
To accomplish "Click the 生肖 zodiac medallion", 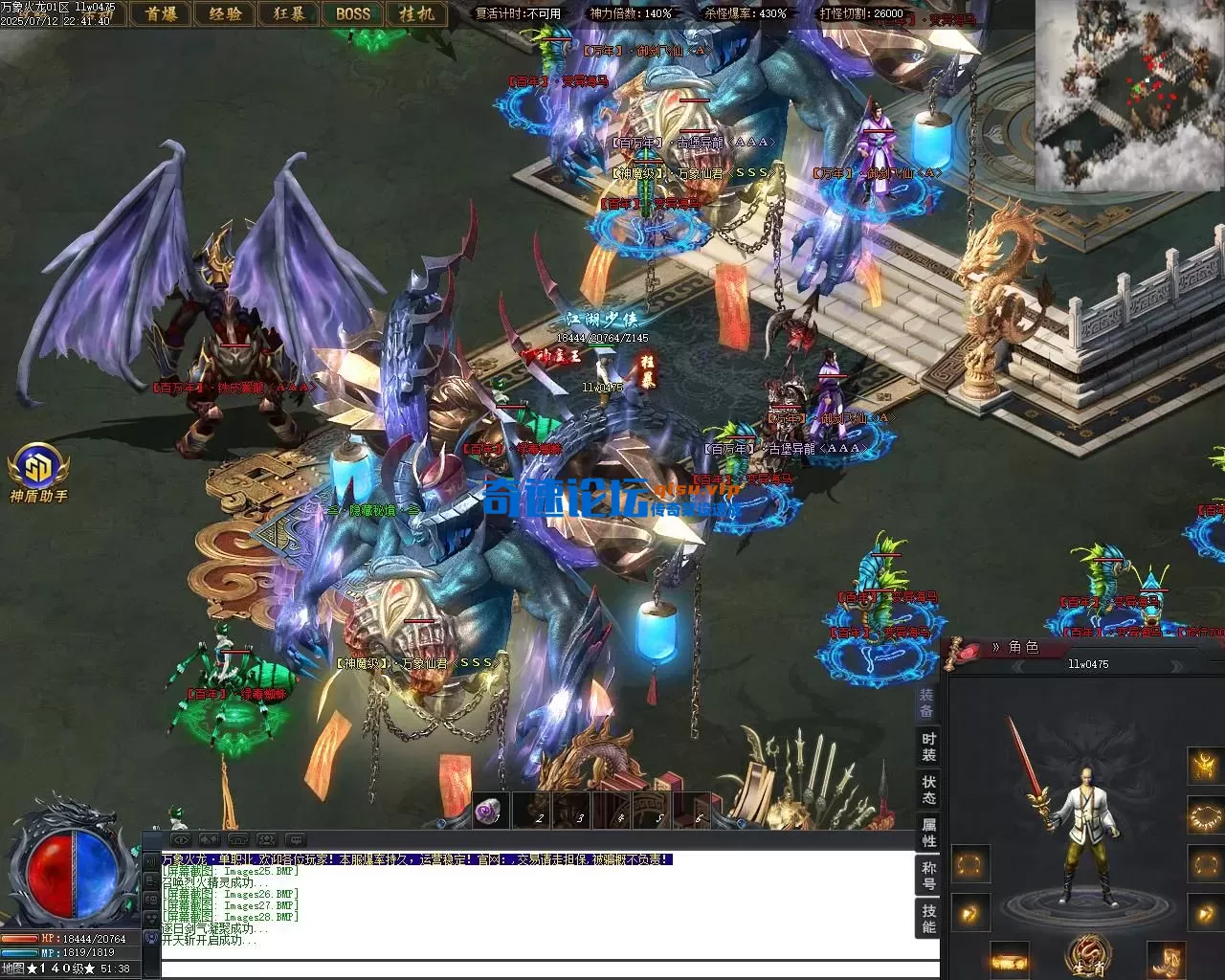I will click(1089, 957).
